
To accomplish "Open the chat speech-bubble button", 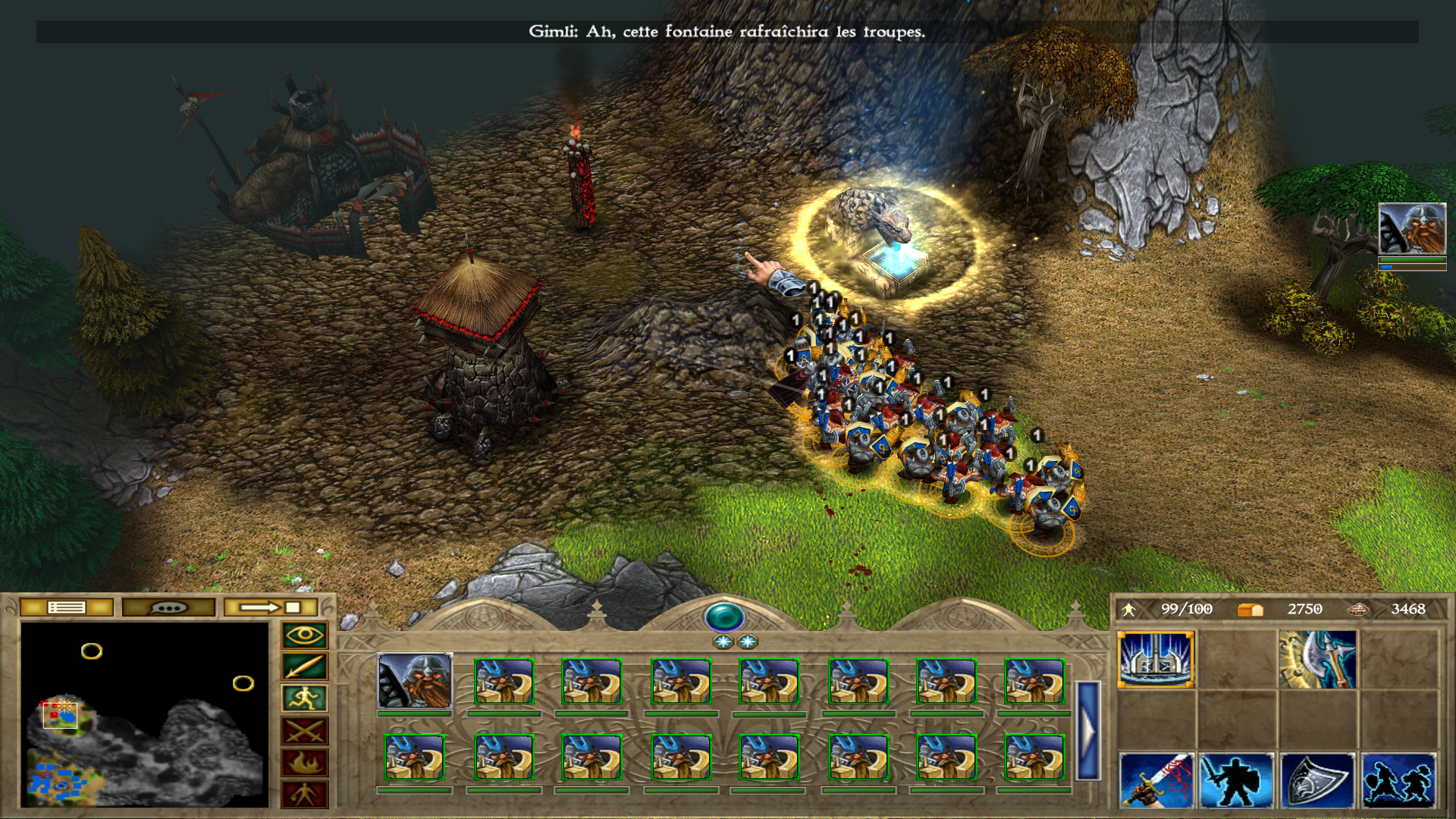I will pos(168,607).
